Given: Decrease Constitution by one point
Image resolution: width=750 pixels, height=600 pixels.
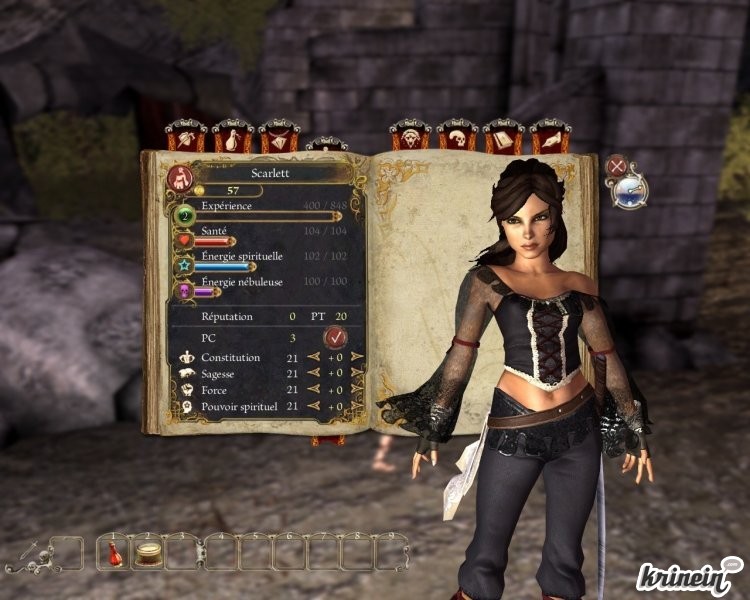Looking at the screenshot, I should (314, 357).
